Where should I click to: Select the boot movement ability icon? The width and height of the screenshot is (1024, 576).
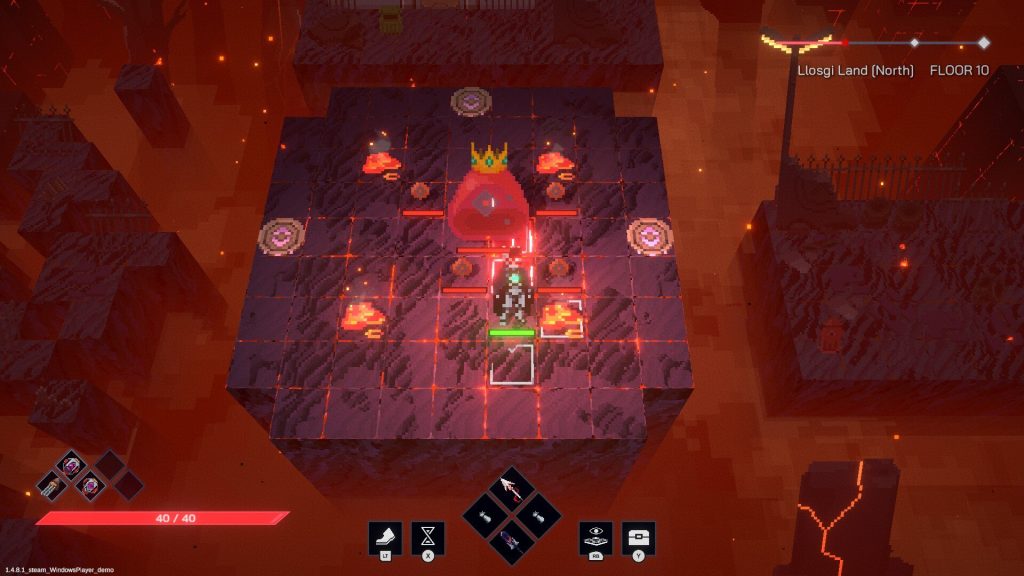[385, 537]
